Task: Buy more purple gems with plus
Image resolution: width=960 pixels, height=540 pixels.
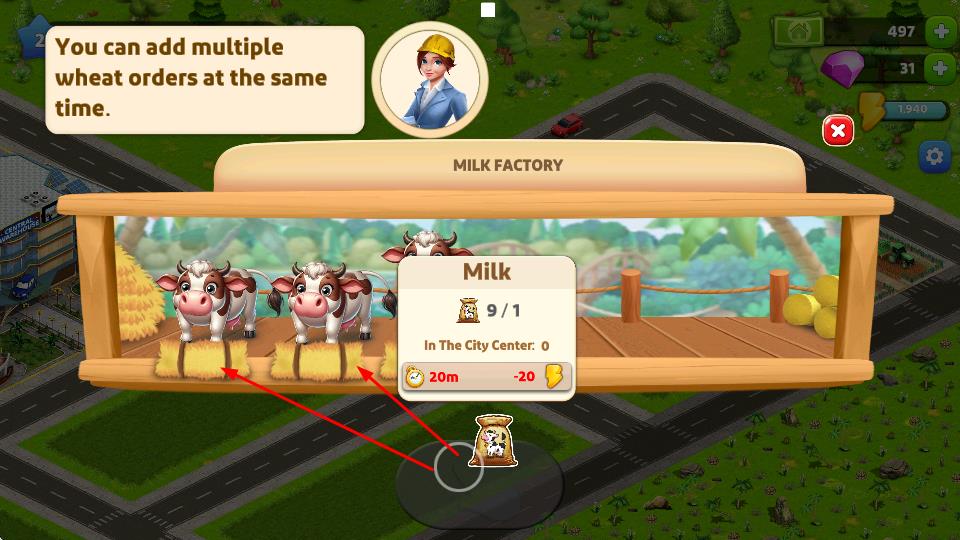Action: pos(941,69)
